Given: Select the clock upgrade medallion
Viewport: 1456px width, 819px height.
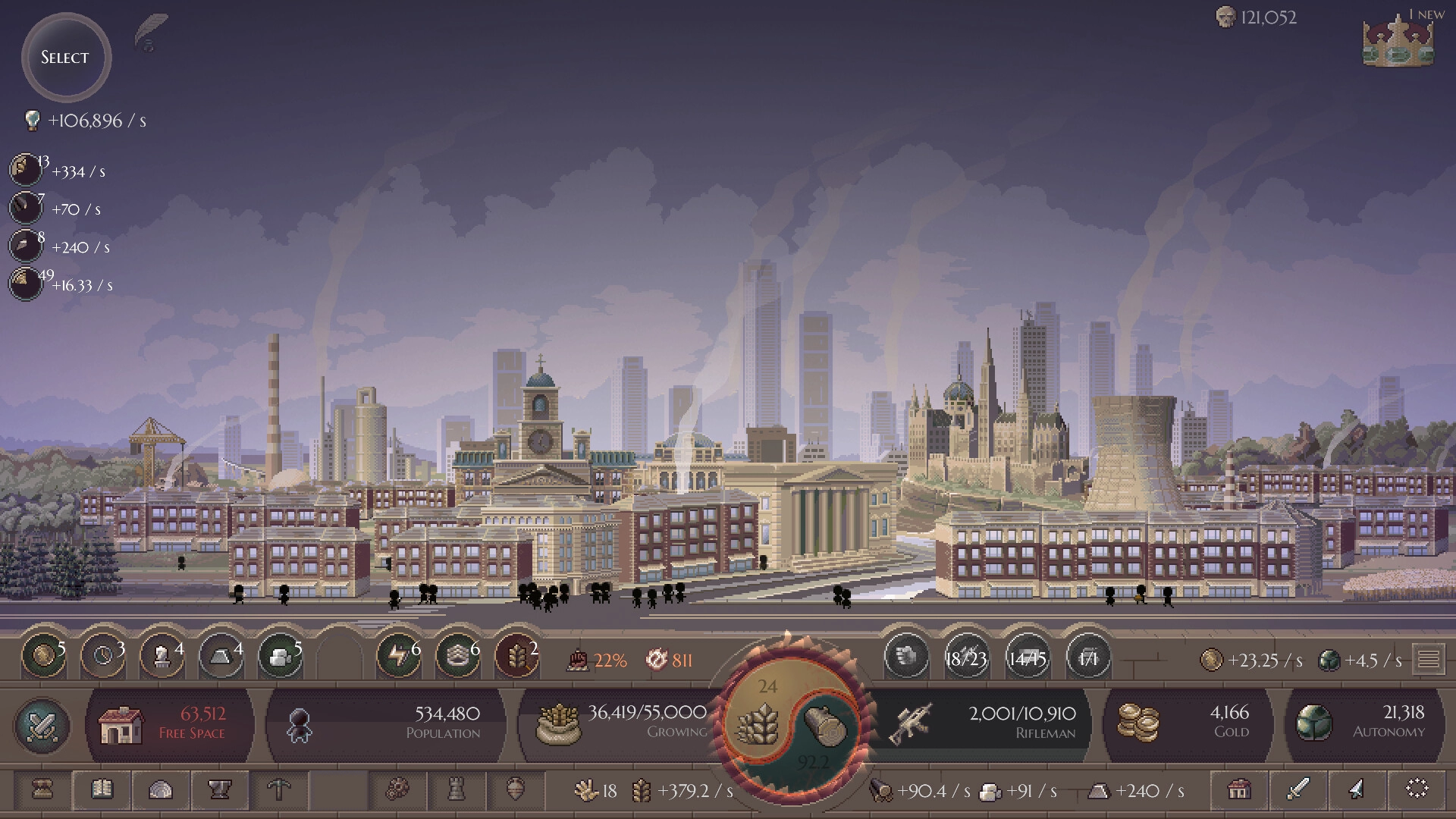Looking at the screenshot, I should pos(102,656).
